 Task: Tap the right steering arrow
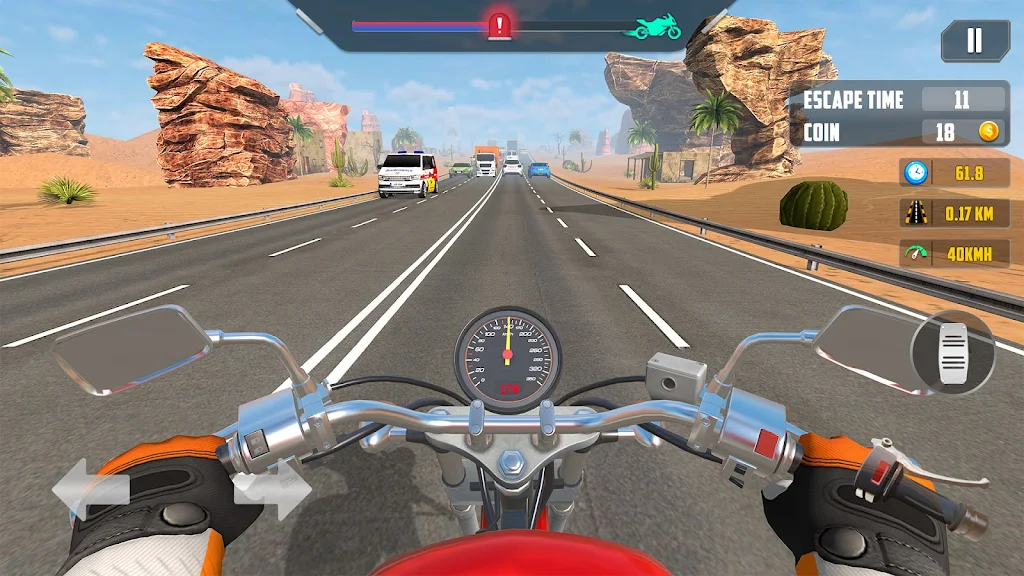tap(272, 489)
